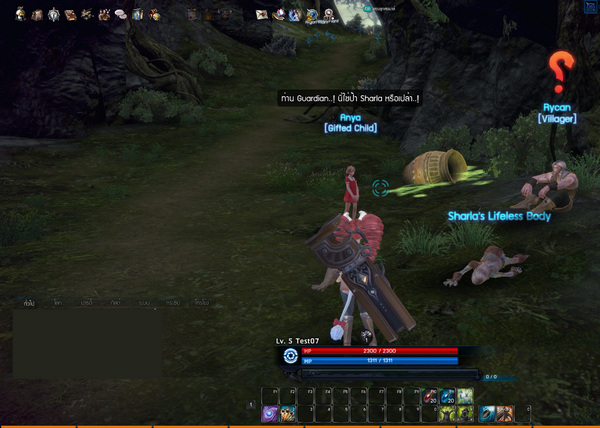Open the speech bubble menu icon
This screenshot has height=428, width=600.
120,15
